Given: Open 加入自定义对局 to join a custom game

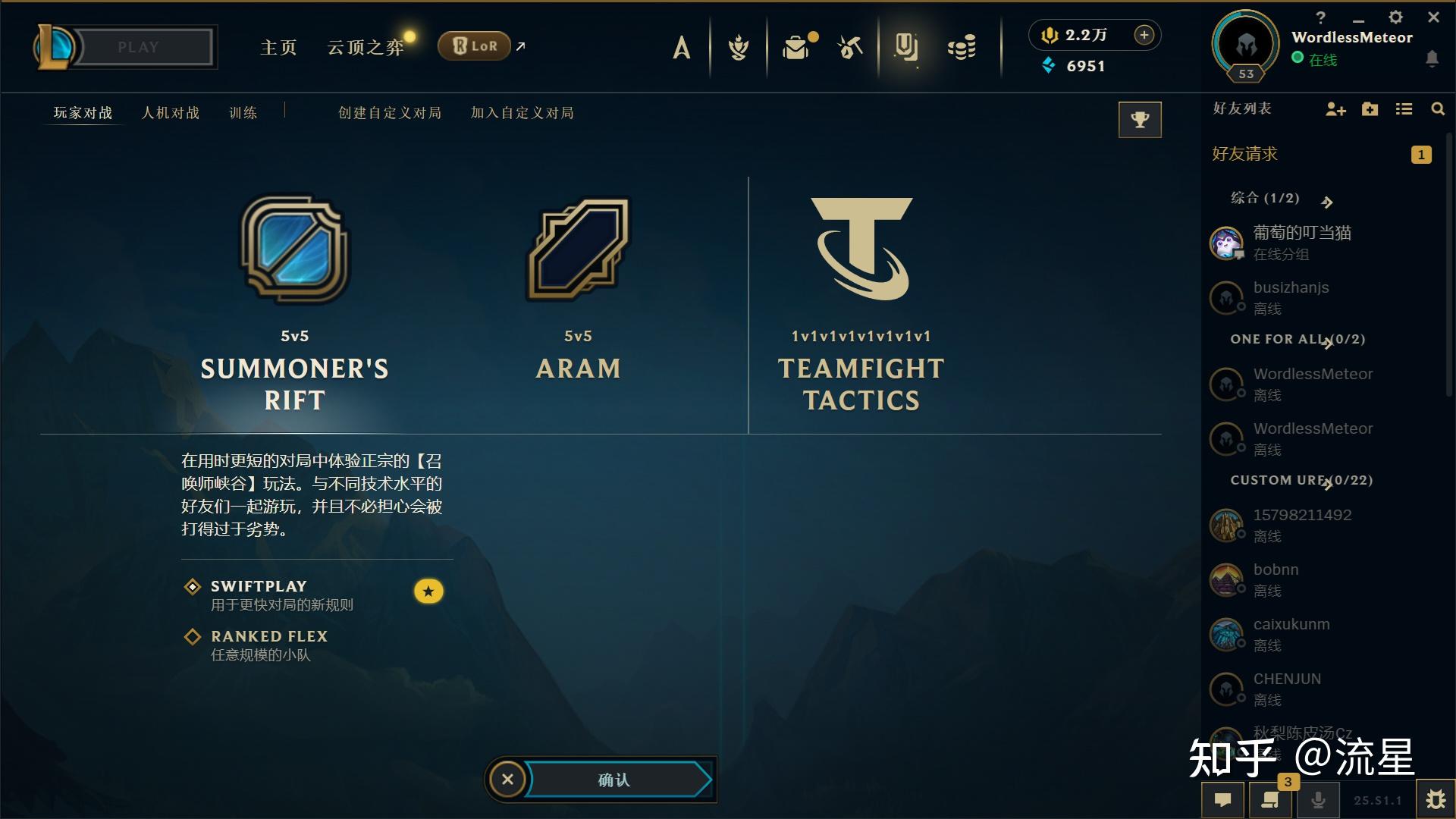Looking at the screenshot, I should click(x=522, y=113).
